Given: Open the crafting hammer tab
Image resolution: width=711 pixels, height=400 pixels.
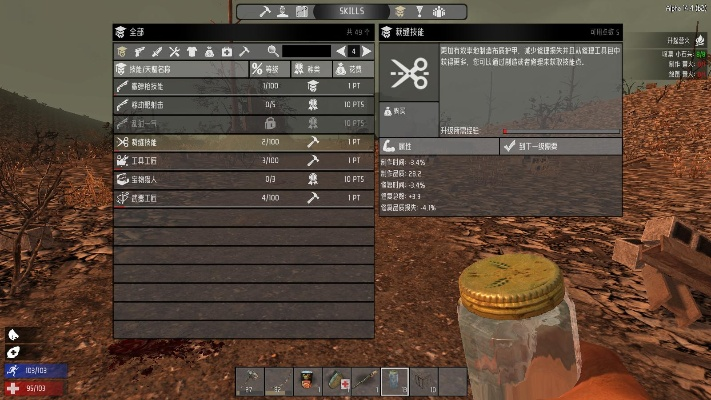Looking at the screenshot, I should click(x=265, y=11).
